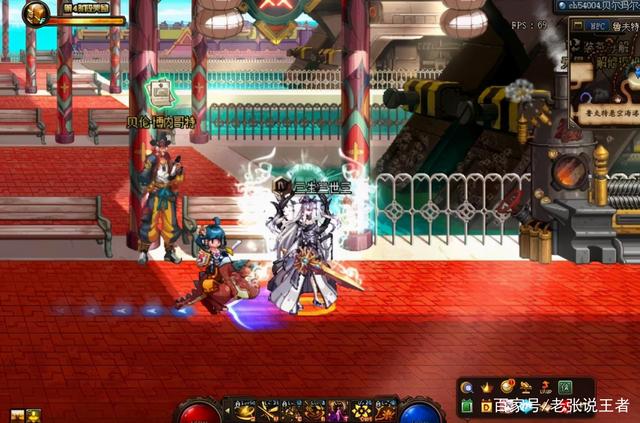The height and width of the screenshot is (423, 640).
Task: Open the magnifying glass search icon
Action: (467, 387)
